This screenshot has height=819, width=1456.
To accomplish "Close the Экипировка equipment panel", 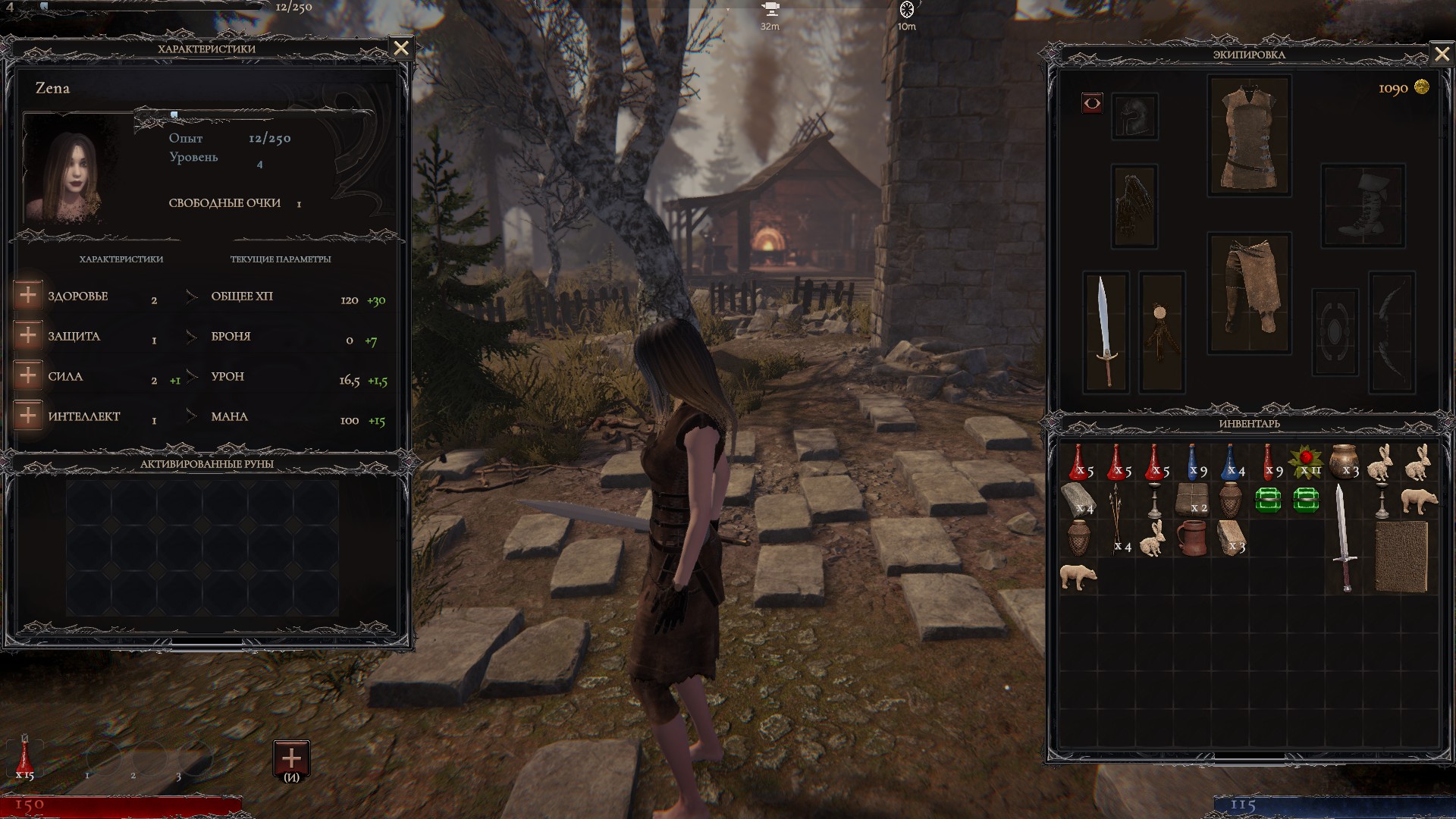I will click(x=1442, y=54).
